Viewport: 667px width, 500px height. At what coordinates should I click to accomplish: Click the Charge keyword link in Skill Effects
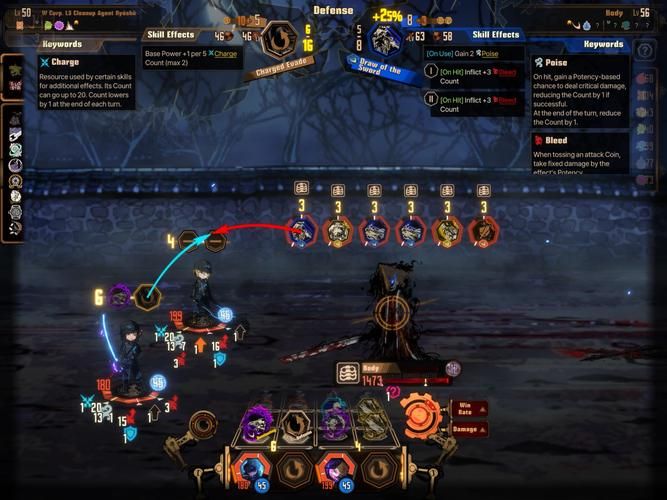coord(226,53)
